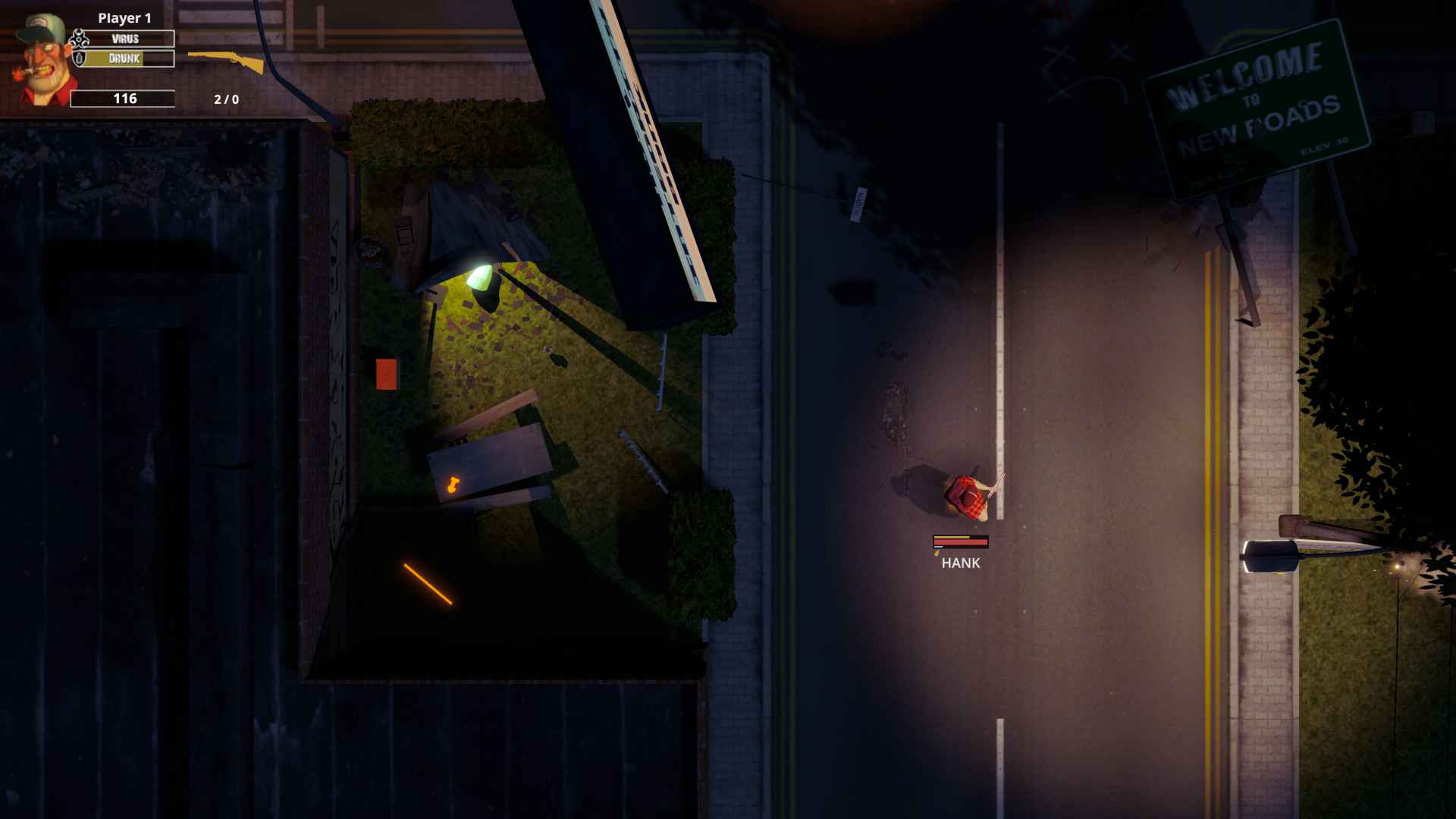Click Hank's health bar above his name
Image resolution: width=1456 pixels, height=819 pixels.
960,542
